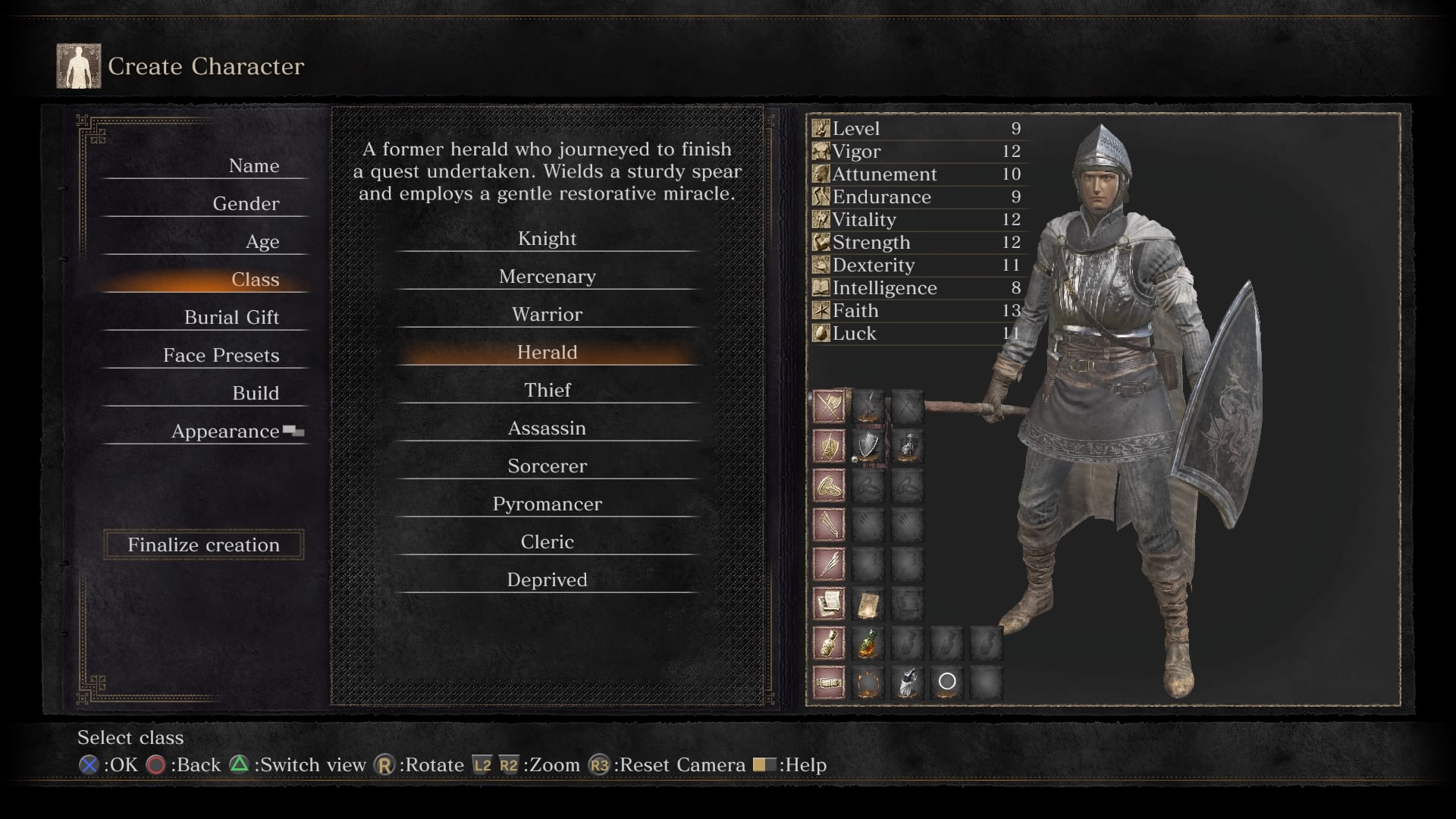
Task: Select the equipped kite shield slot
Action: click(868, 446)
